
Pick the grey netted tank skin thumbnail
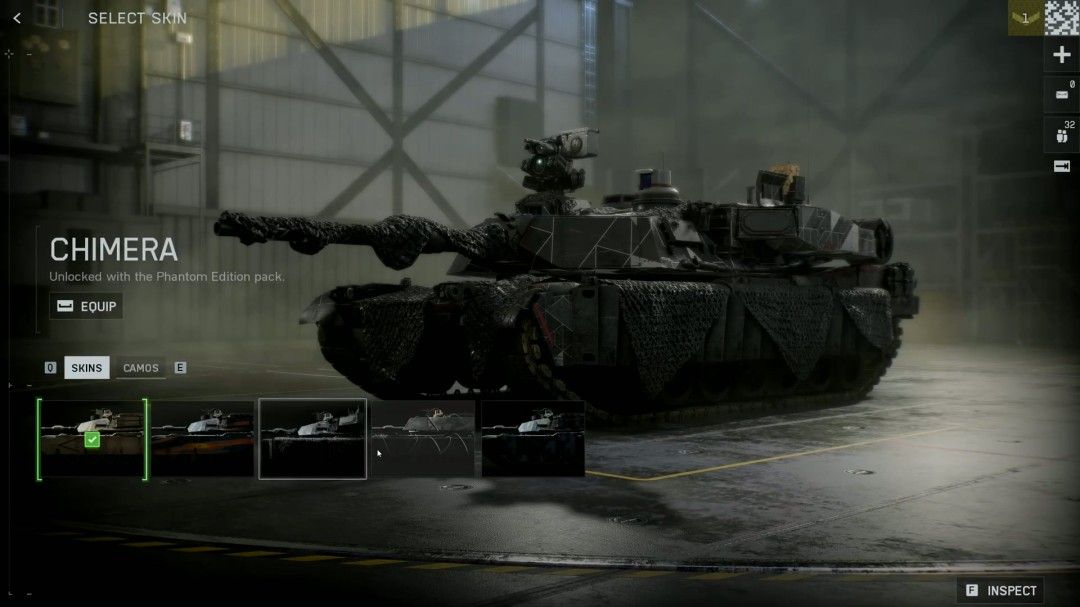422,439
